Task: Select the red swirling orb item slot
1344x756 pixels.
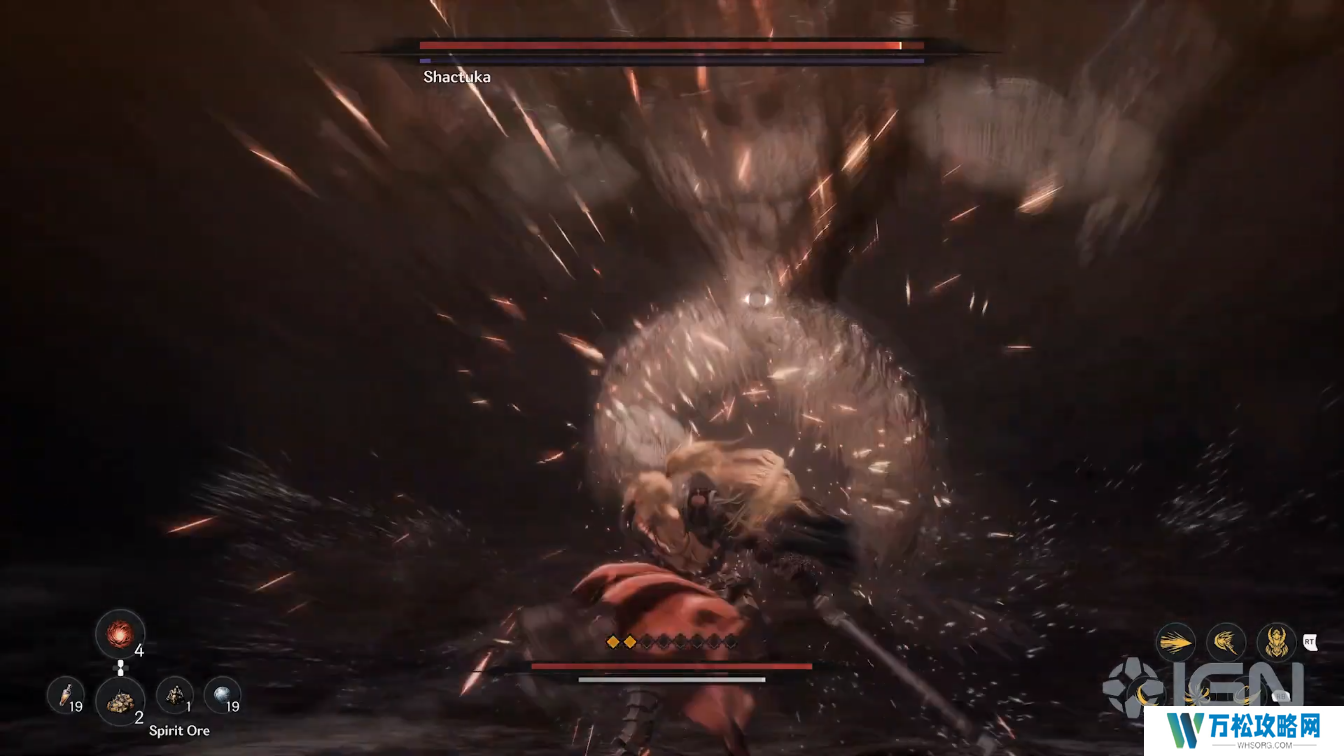Action: tap(119, 634)
